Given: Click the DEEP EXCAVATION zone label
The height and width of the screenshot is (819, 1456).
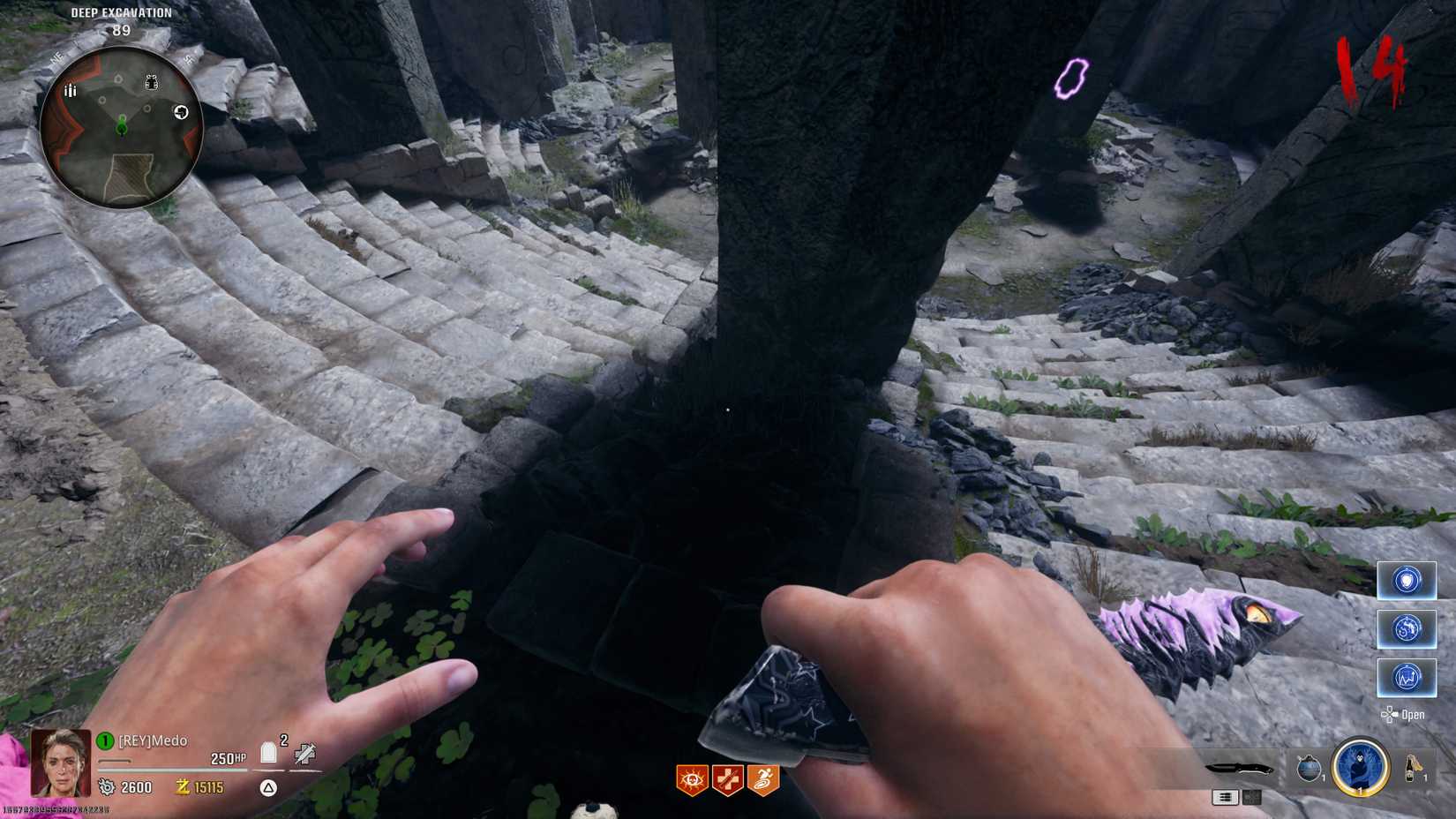Looking at the screenshot, I should pos(120,12).
